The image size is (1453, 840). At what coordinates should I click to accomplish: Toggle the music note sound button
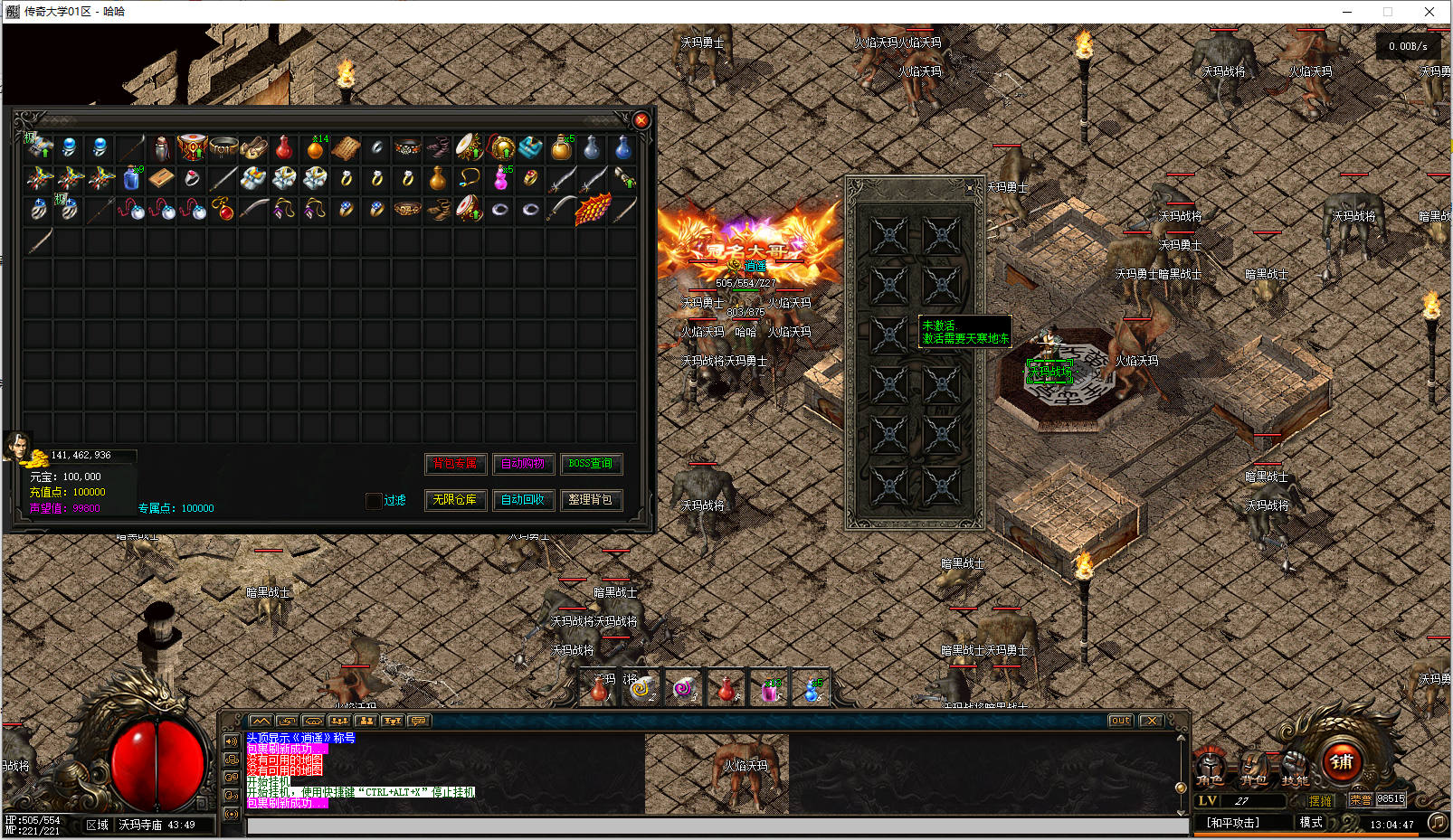(x=1437, y=822)
